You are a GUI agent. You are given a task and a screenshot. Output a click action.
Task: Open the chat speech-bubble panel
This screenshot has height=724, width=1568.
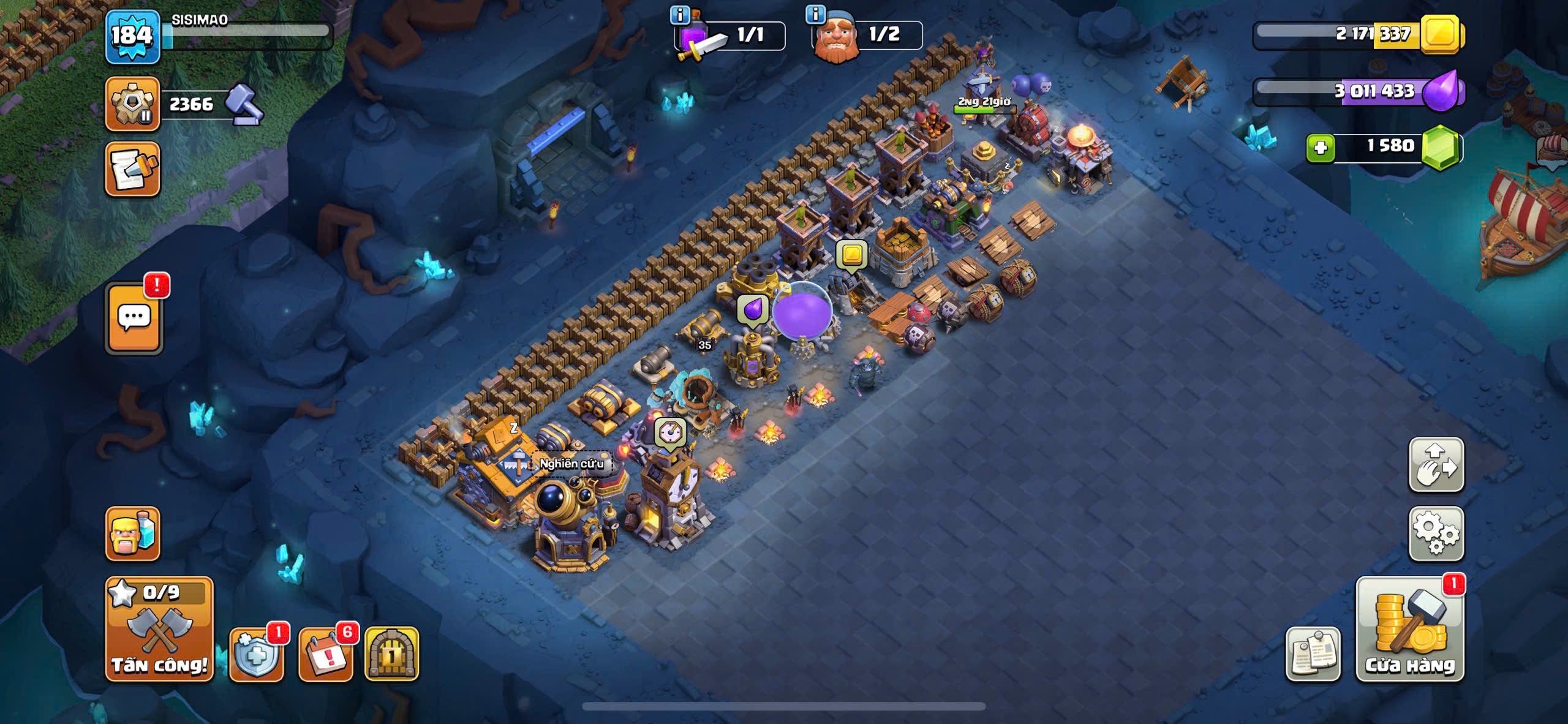tap(134, 318)
